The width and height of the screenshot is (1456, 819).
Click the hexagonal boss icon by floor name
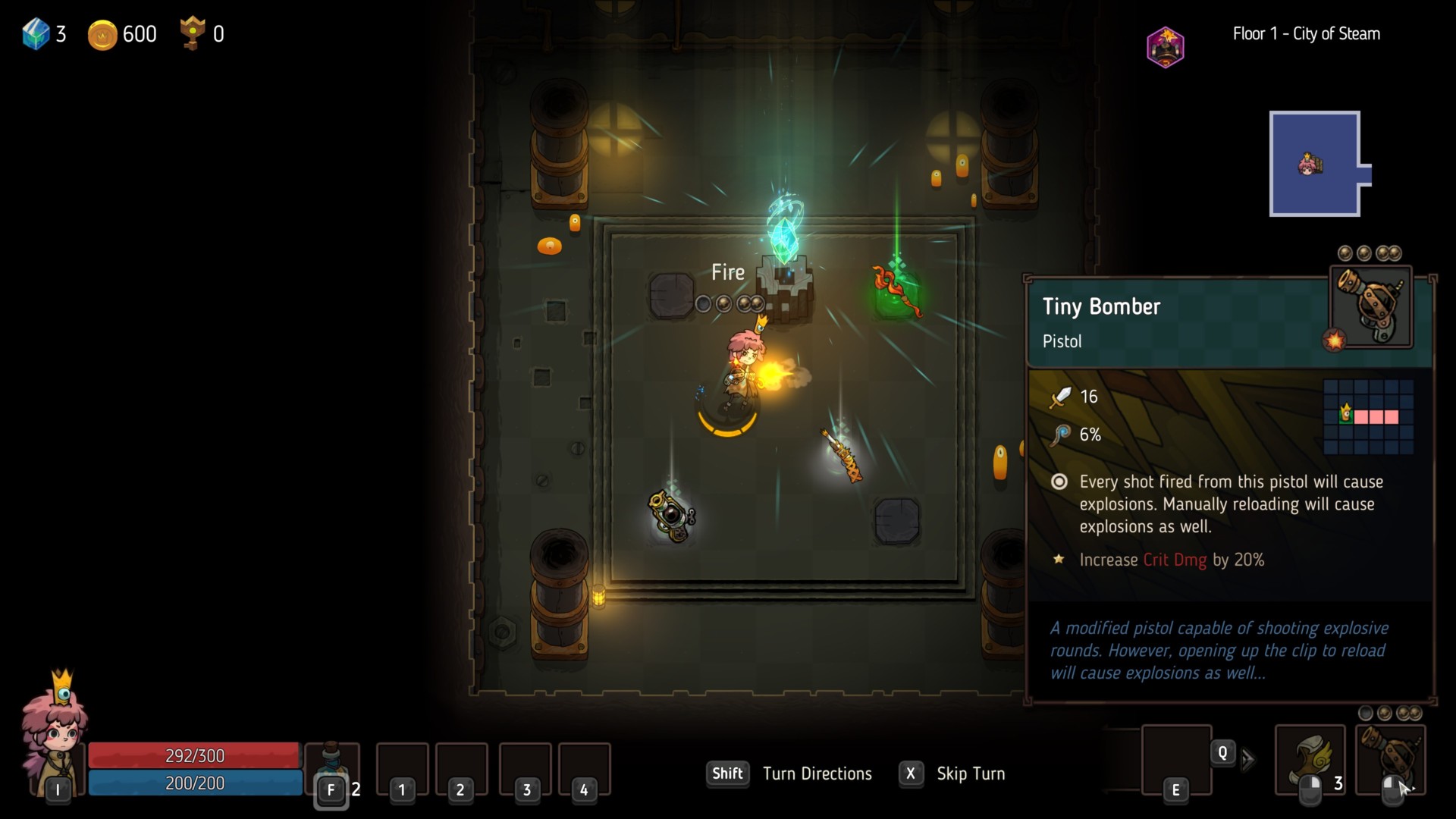(x=1166, y=47)
